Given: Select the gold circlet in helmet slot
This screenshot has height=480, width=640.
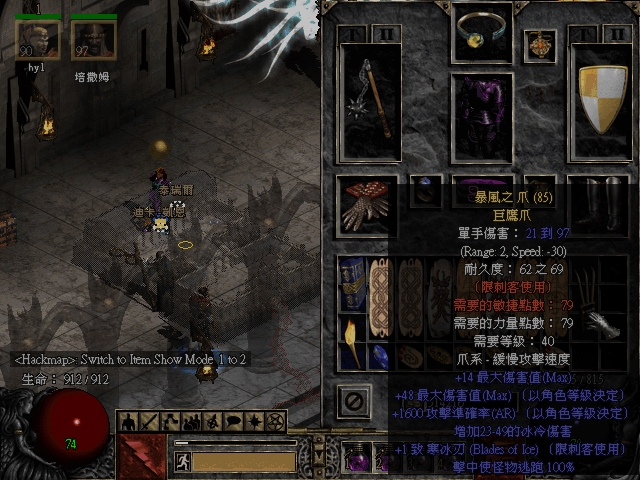Looking at the screenshot, I should (x=483, y=33).
